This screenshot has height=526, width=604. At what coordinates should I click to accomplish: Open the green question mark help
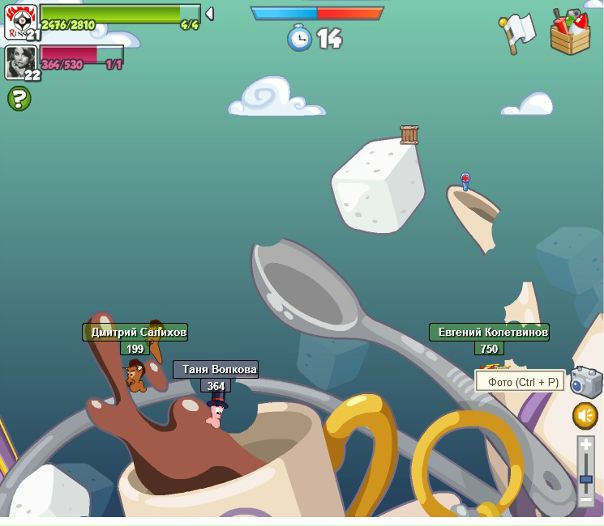(19, 98)
